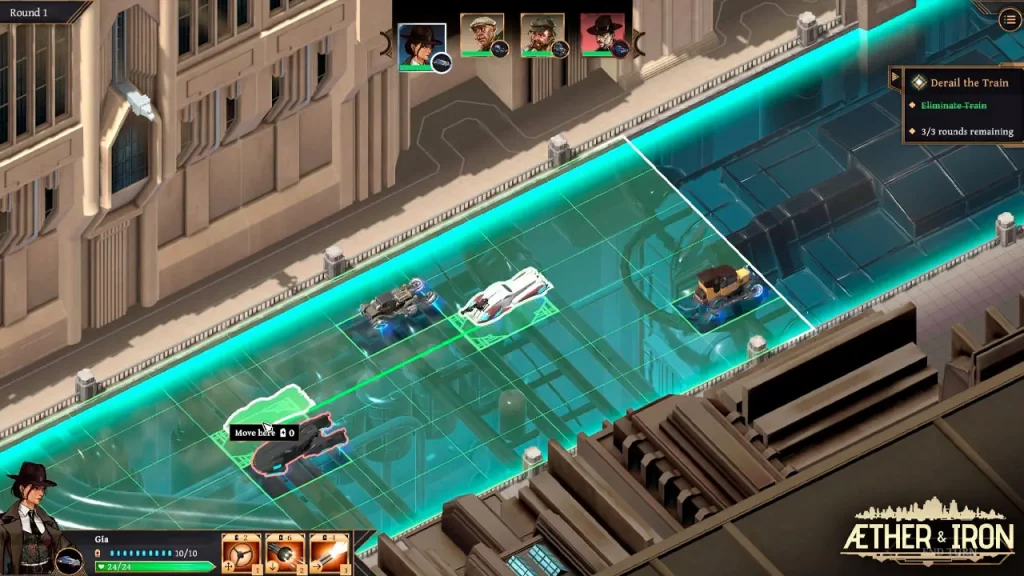Select the red-background enemy portrait
Image resolution: width=1024 pixels, height=576 pixels.
click(x=601, y=36)
